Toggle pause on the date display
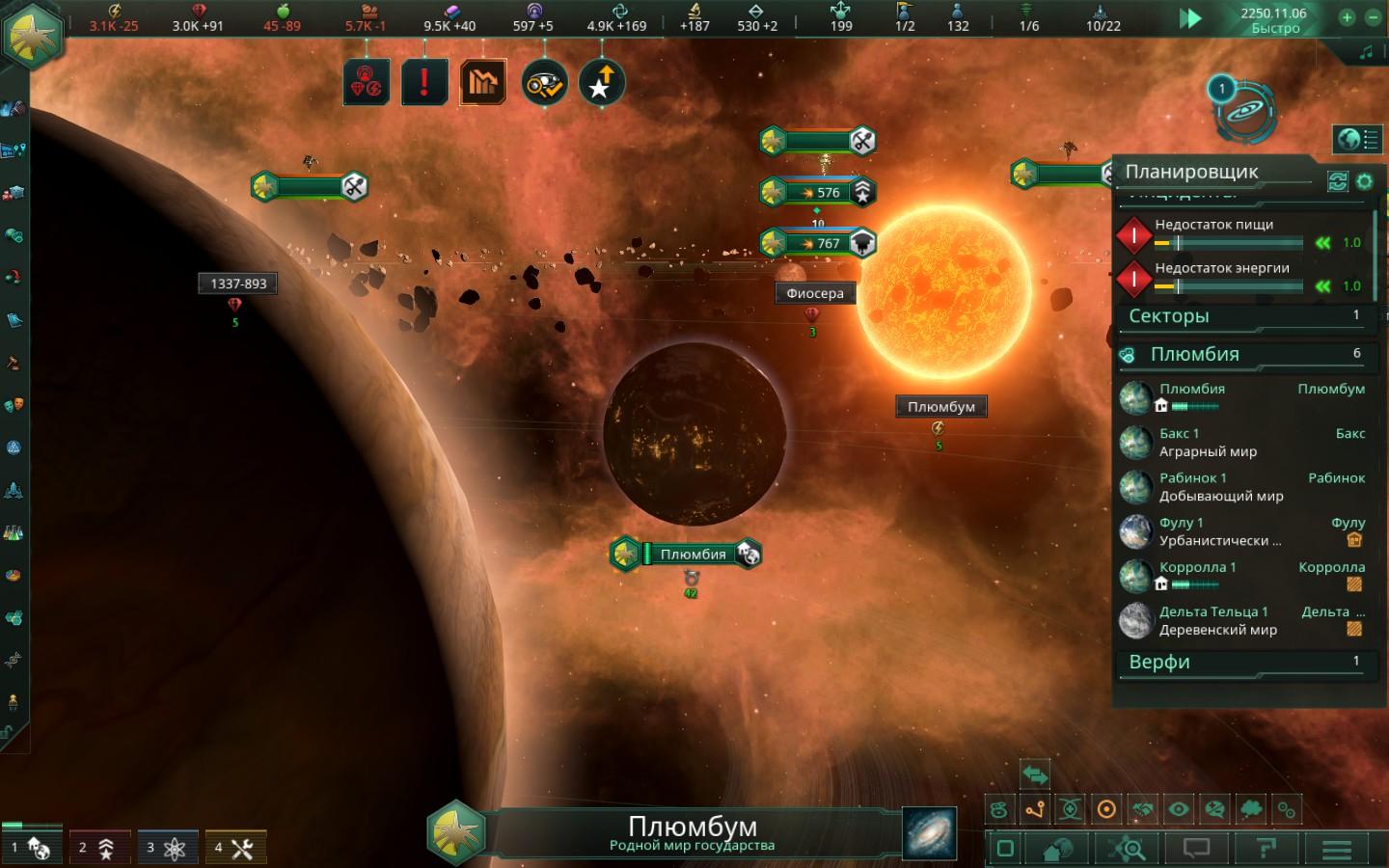This screenshot has height=868, width=1389. point(1273,19)
